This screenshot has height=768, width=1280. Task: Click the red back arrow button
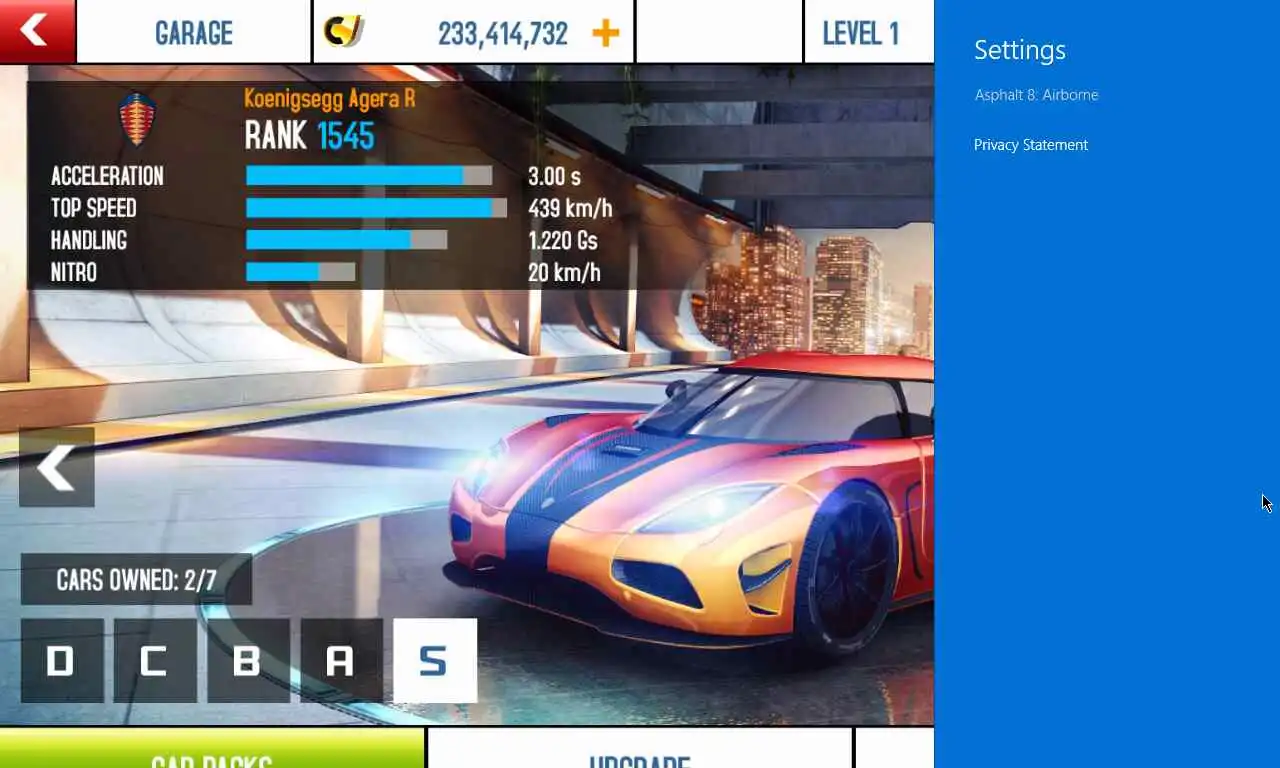click(x=37, y=31)
